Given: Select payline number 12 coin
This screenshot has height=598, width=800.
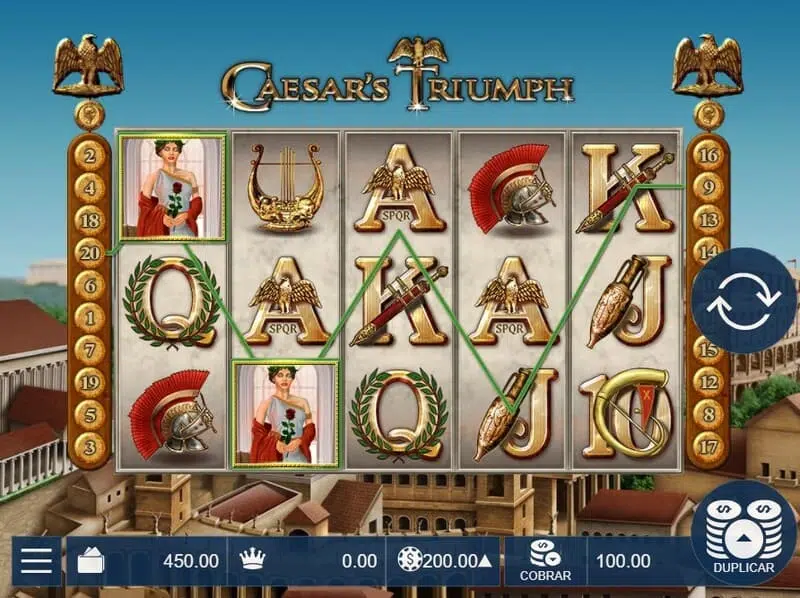Looking at the screenshot, I should (709, 381).
